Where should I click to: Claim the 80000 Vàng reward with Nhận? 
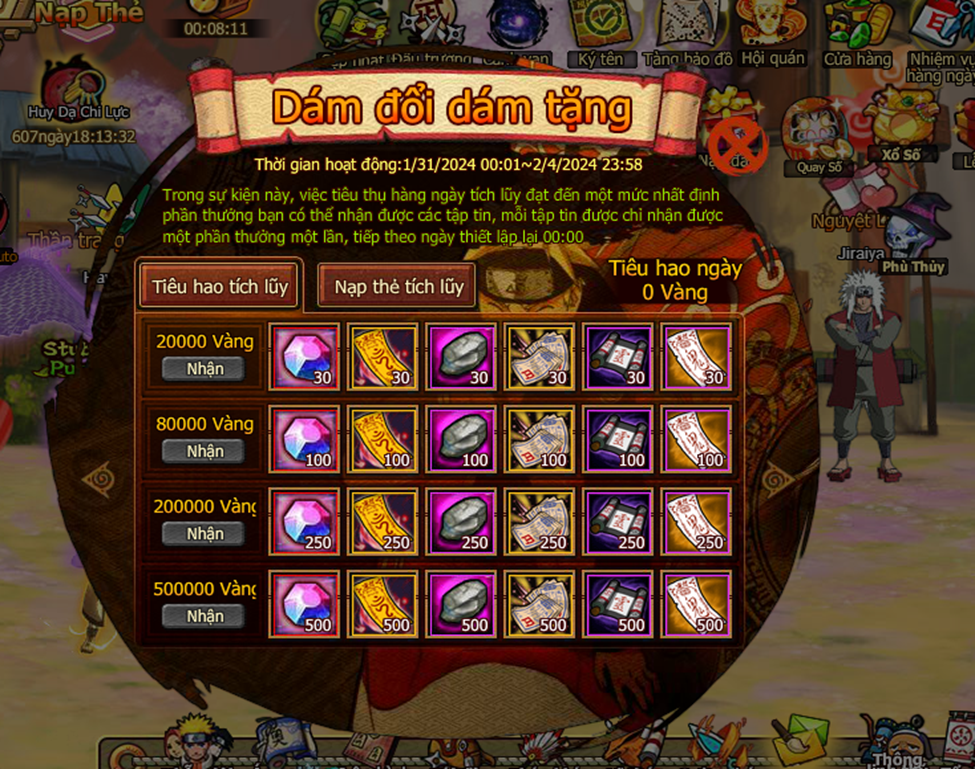204,452
